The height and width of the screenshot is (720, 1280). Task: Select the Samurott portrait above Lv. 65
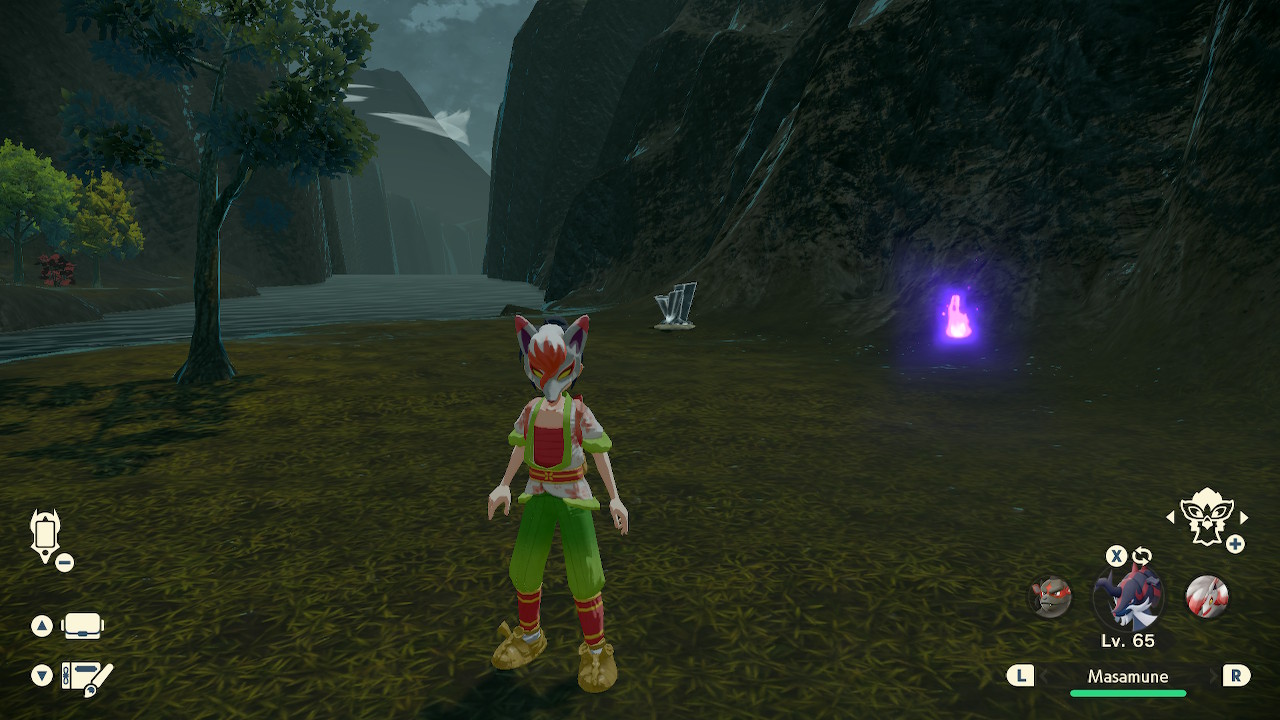1128,598
